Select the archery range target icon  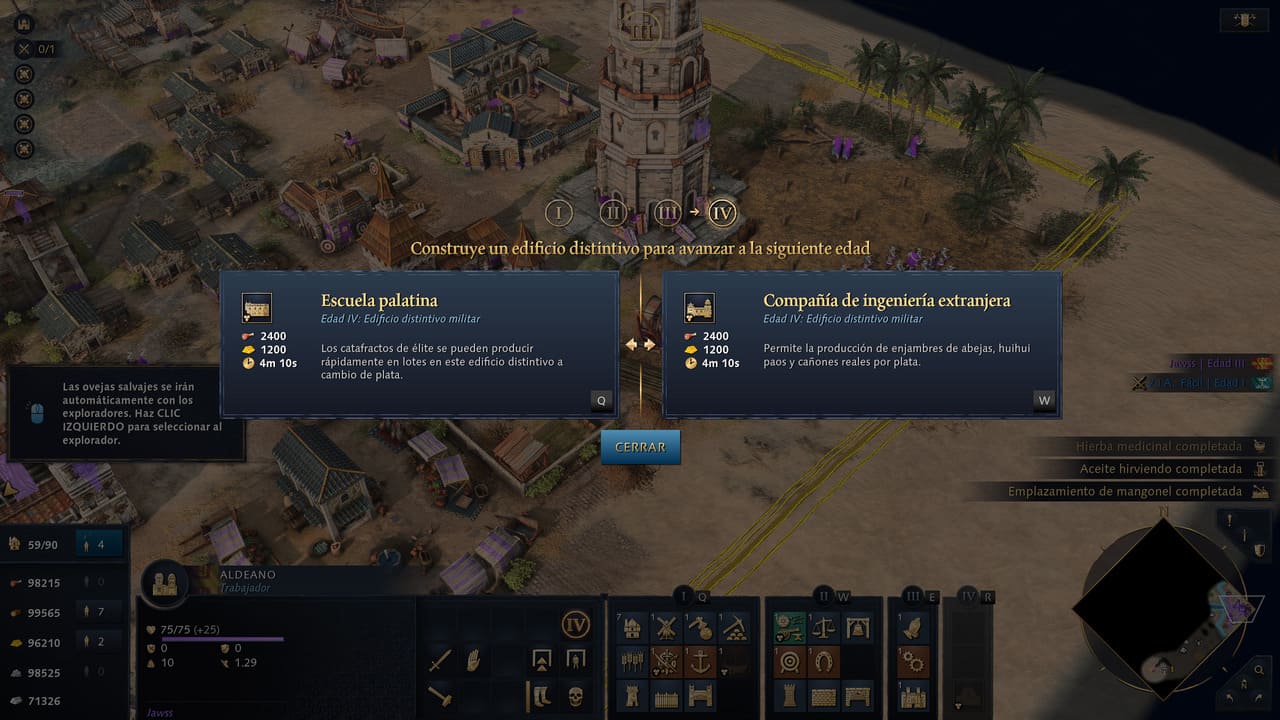click(790, 662)
